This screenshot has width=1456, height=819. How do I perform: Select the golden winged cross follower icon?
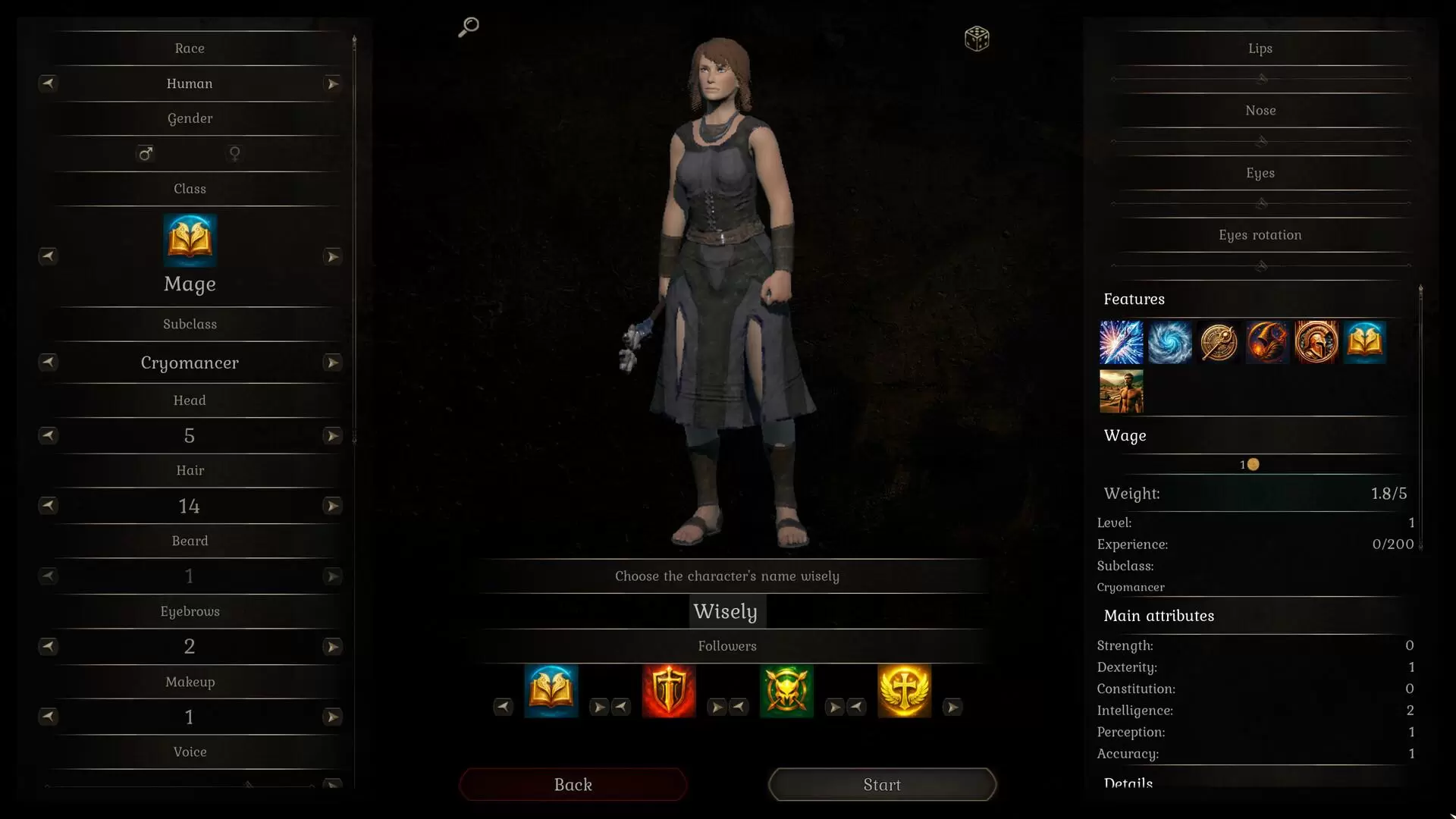tap(904, 691)
